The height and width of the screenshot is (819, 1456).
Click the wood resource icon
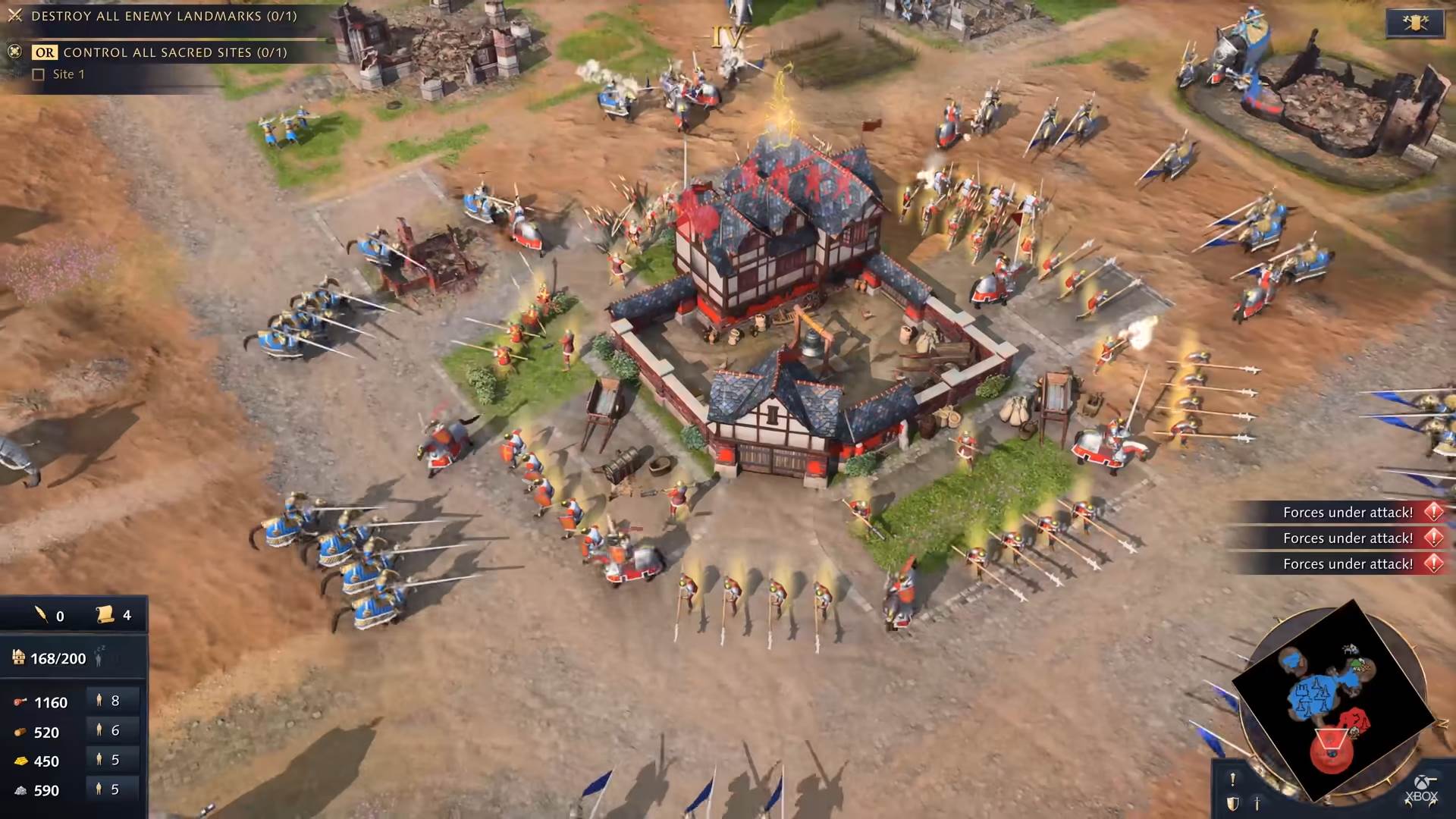tap(20, 732)
